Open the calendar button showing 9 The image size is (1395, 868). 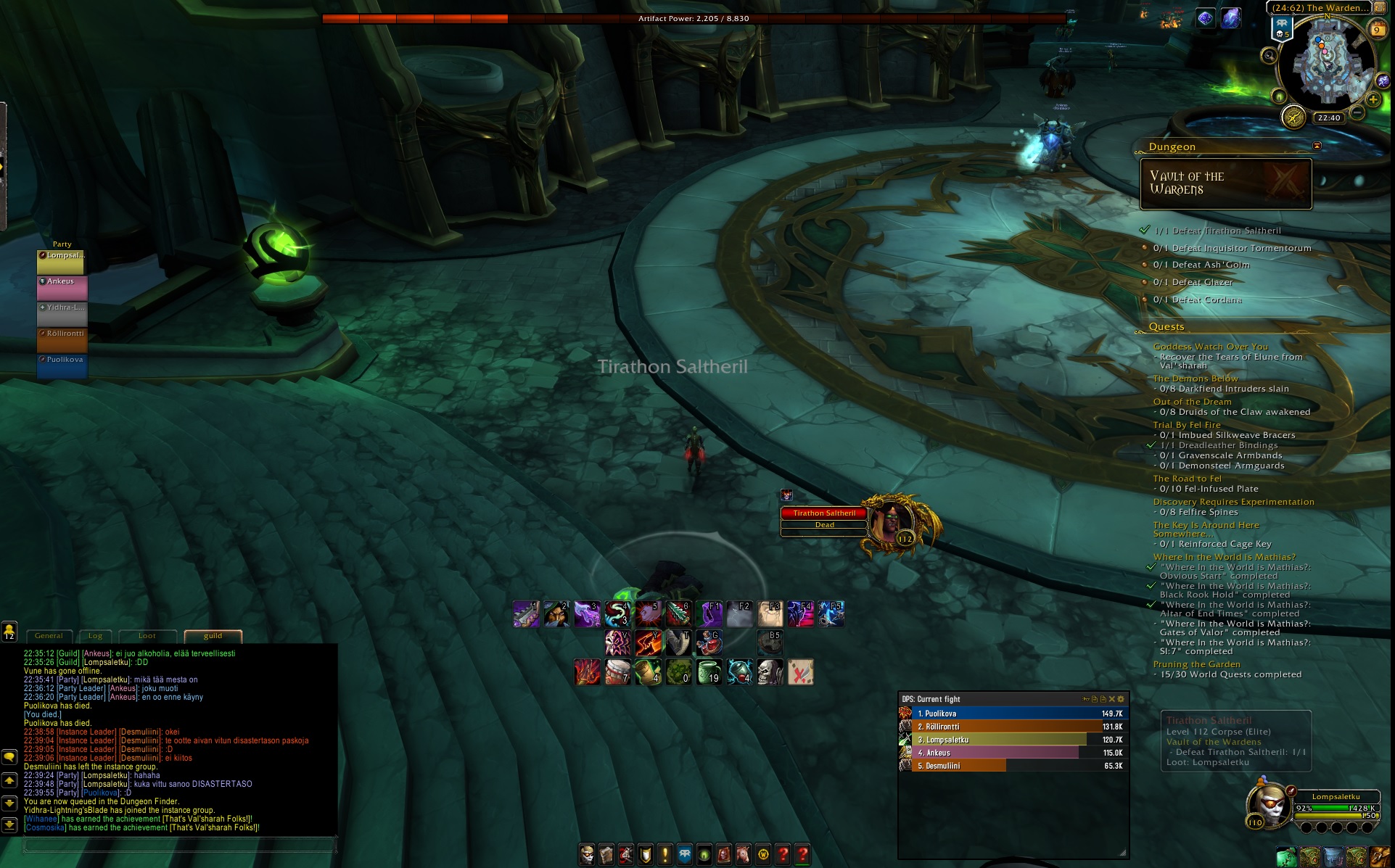1376,30
